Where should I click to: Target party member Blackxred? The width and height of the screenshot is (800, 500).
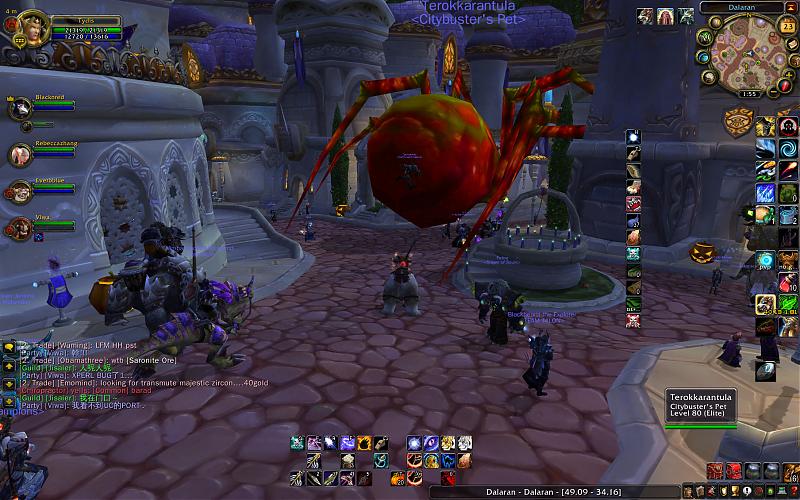19,111
